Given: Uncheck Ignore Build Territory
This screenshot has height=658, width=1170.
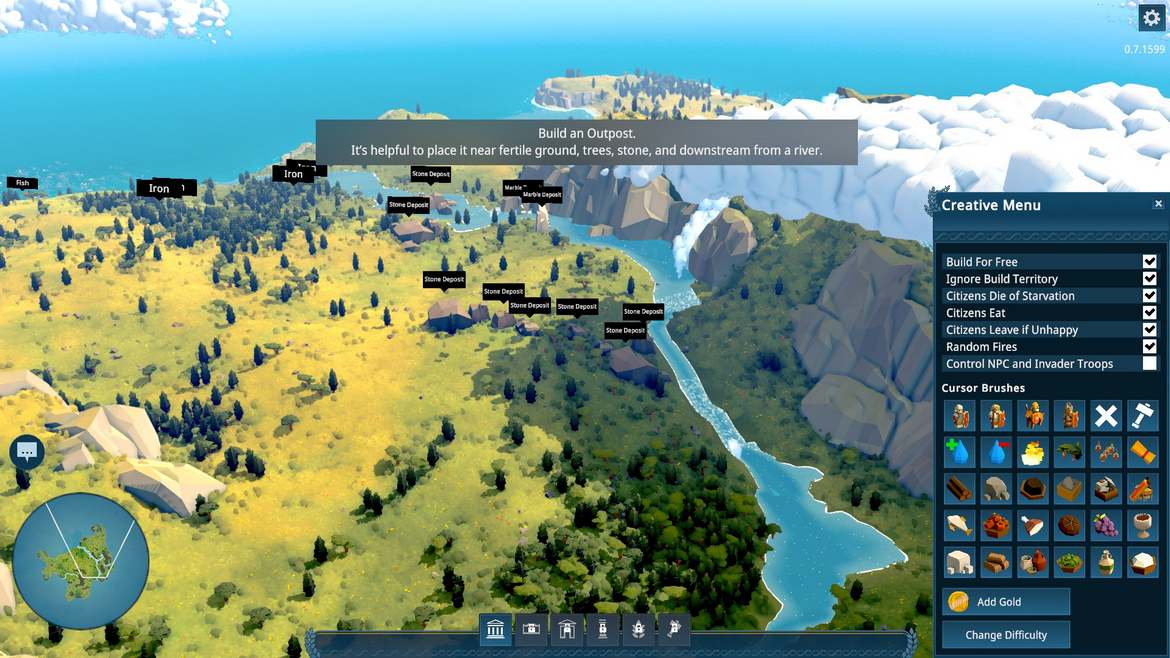Looking at the screenshot, I should (x=1149, y=279).
